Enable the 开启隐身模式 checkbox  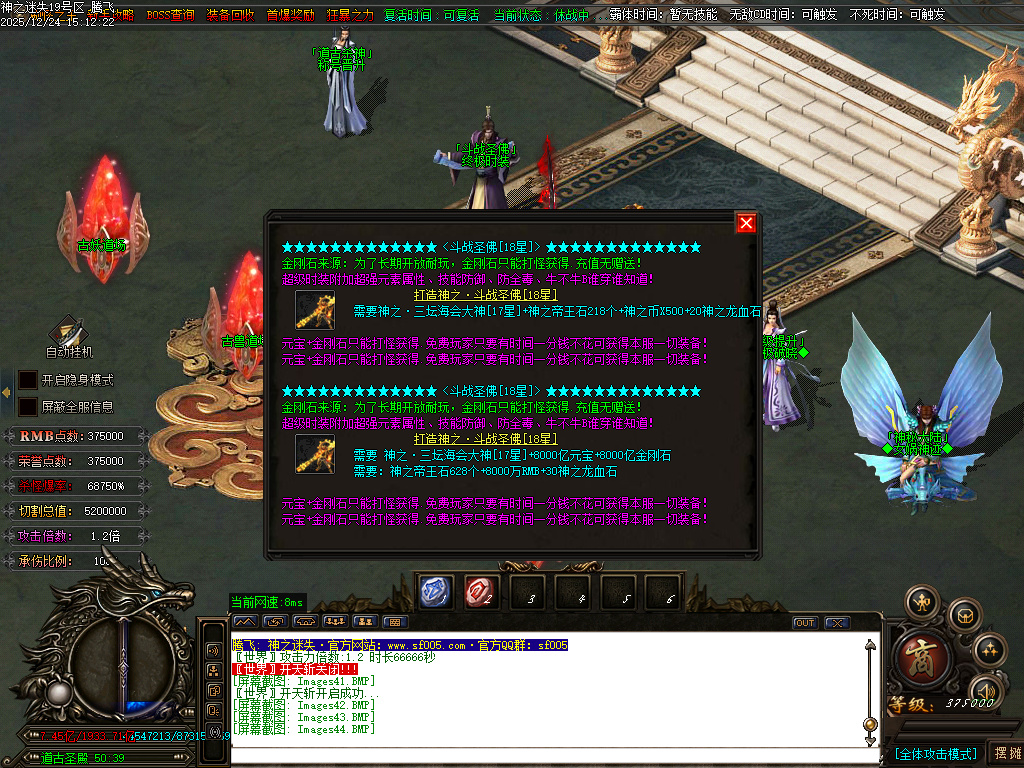(28, 380)
